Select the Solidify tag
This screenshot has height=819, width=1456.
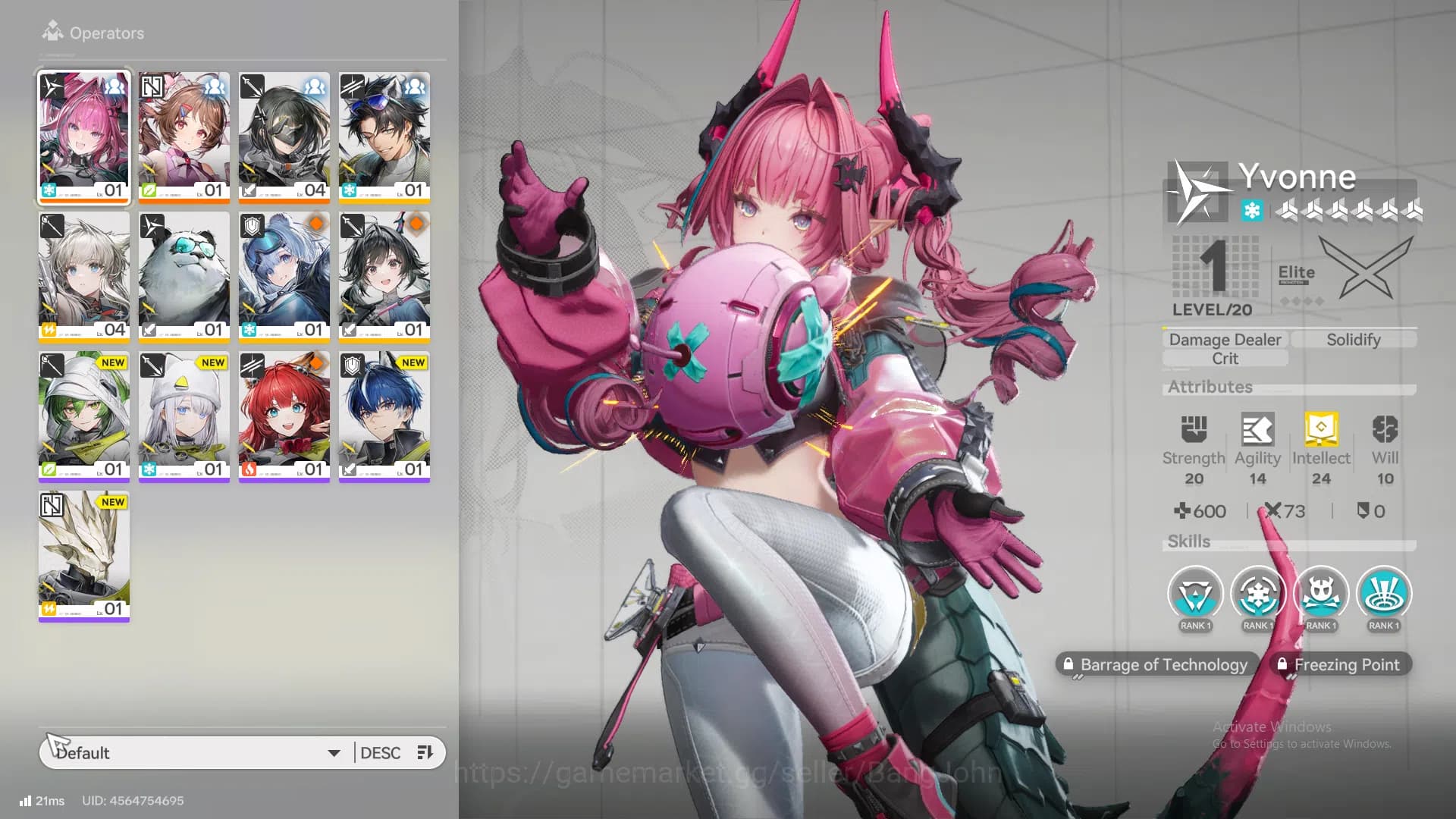coord(1354,339)
